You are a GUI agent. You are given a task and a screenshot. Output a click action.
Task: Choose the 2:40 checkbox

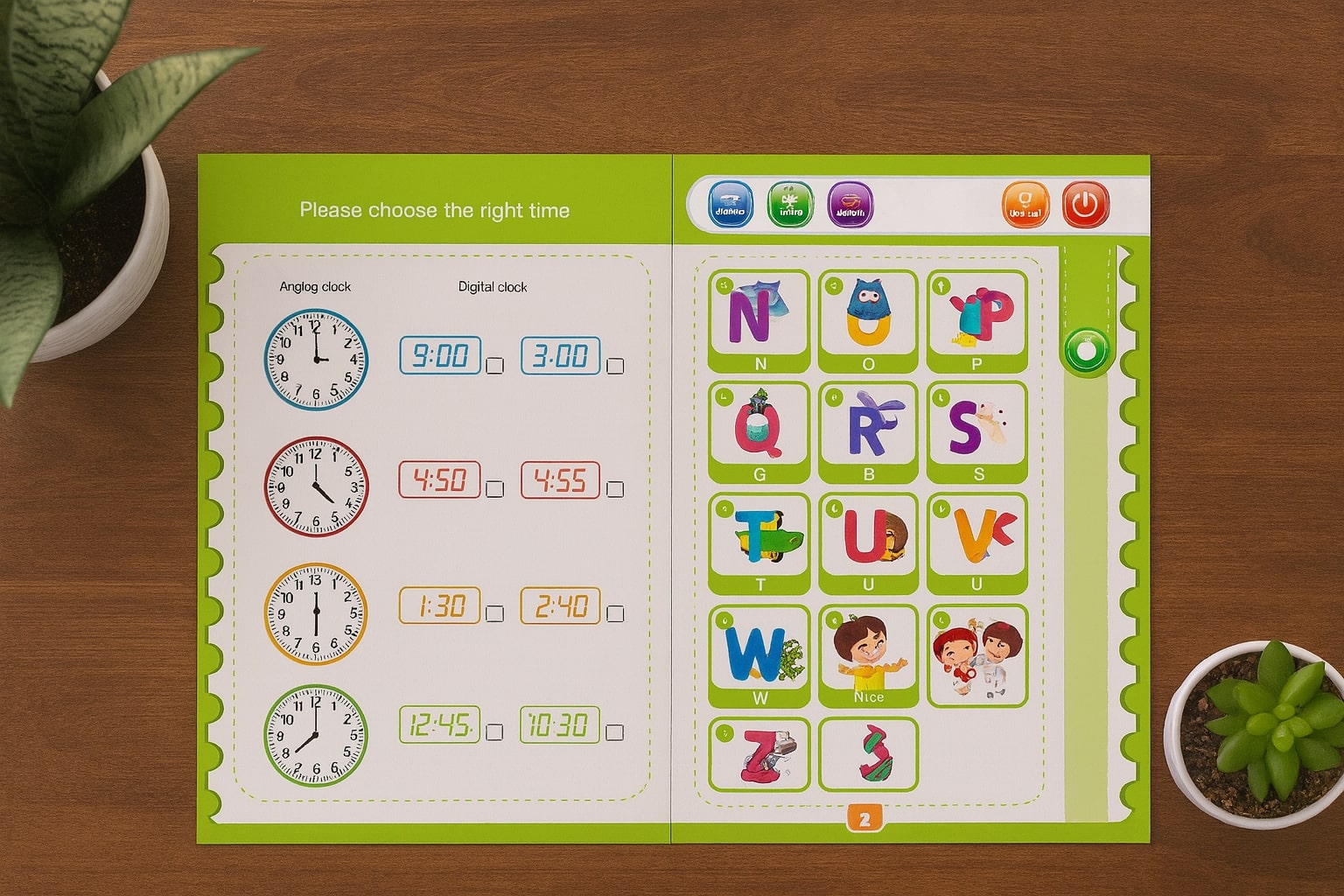click(x=615, y=613)
